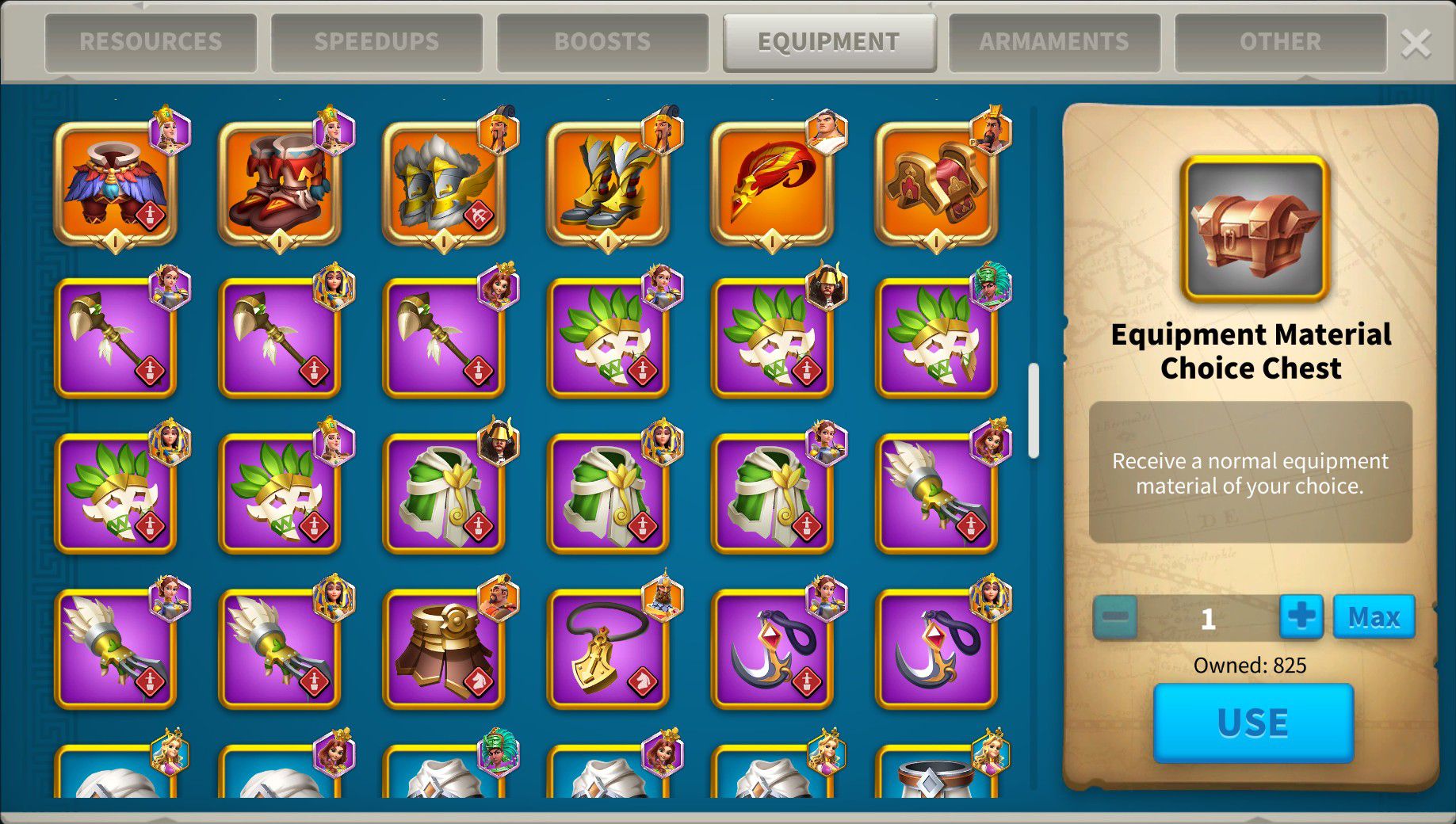Choose the red and gold bracers
The image size is (1456, 824).
[936, 184]
